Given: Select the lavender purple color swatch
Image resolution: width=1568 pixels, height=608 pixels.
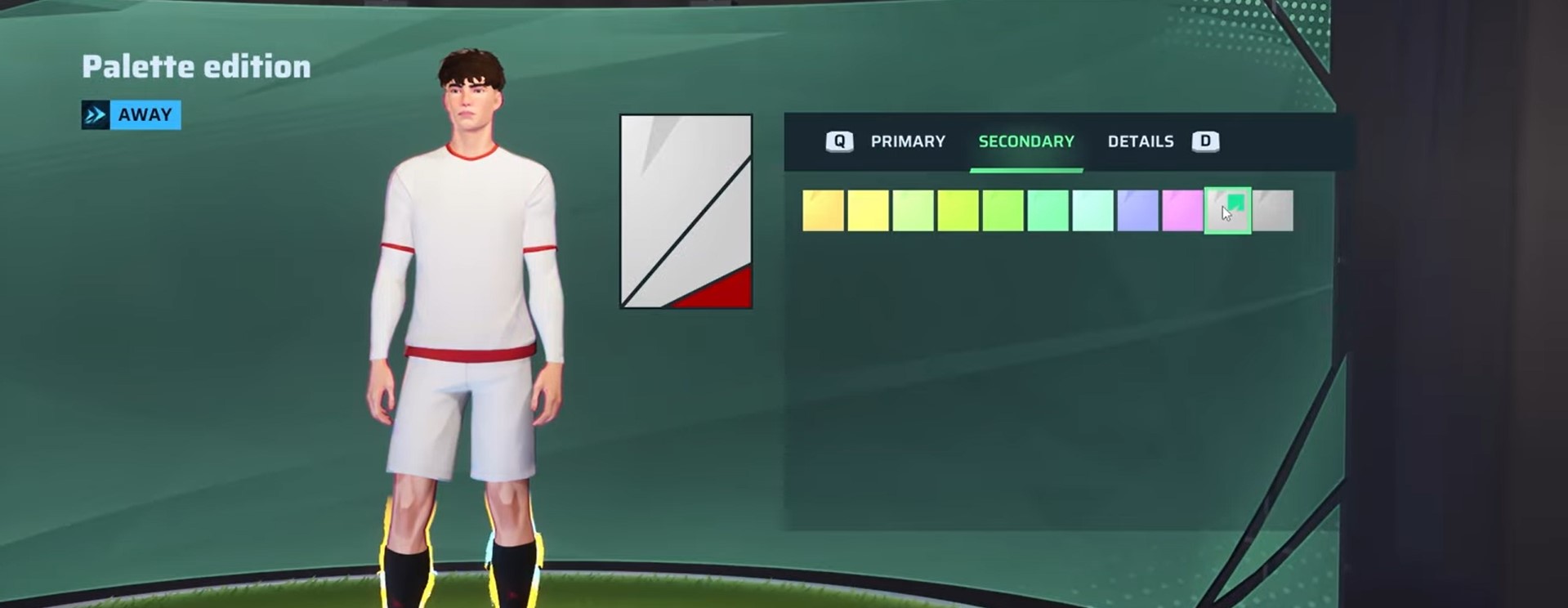Looking at the screenshot, I should (x=1137, y=211).
